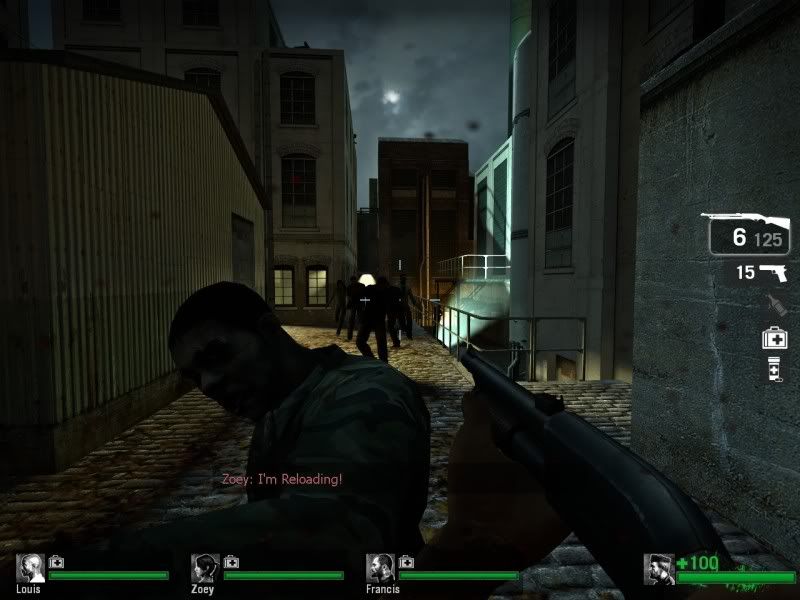Image resolution: width=800 pixels, height=600 pixels.
Task: Choose the first aid kit slot
Action: pos(775,338)
